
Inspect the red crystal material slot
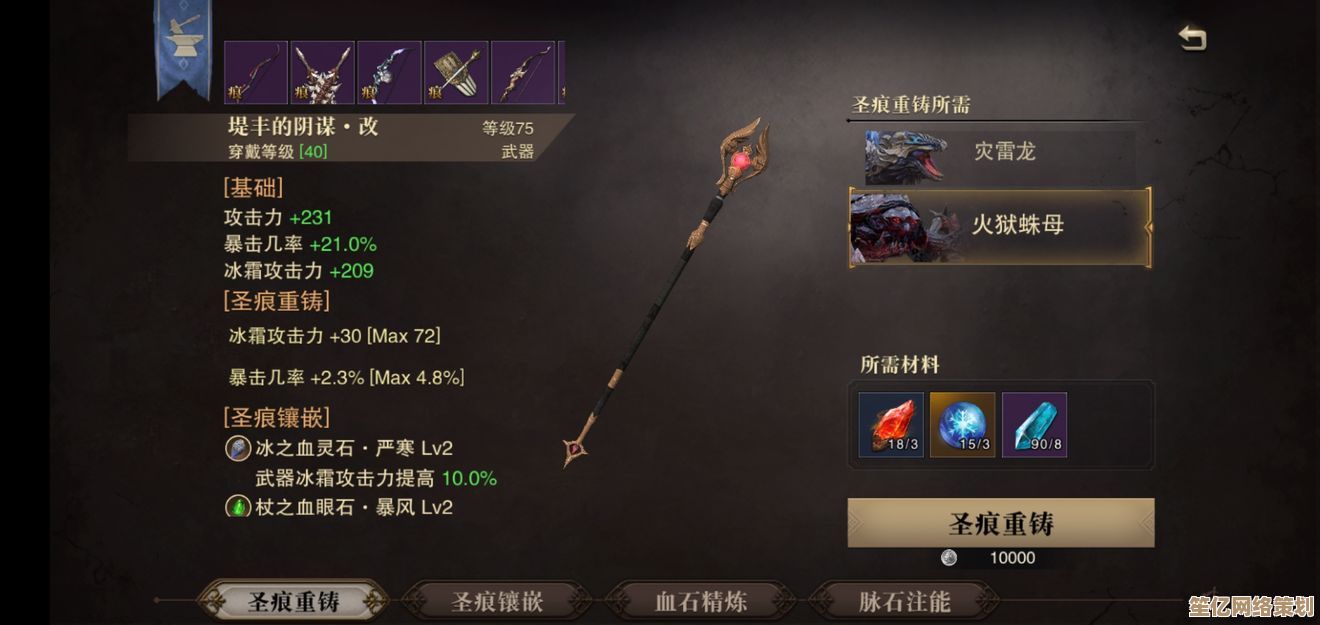pos(891,425)
